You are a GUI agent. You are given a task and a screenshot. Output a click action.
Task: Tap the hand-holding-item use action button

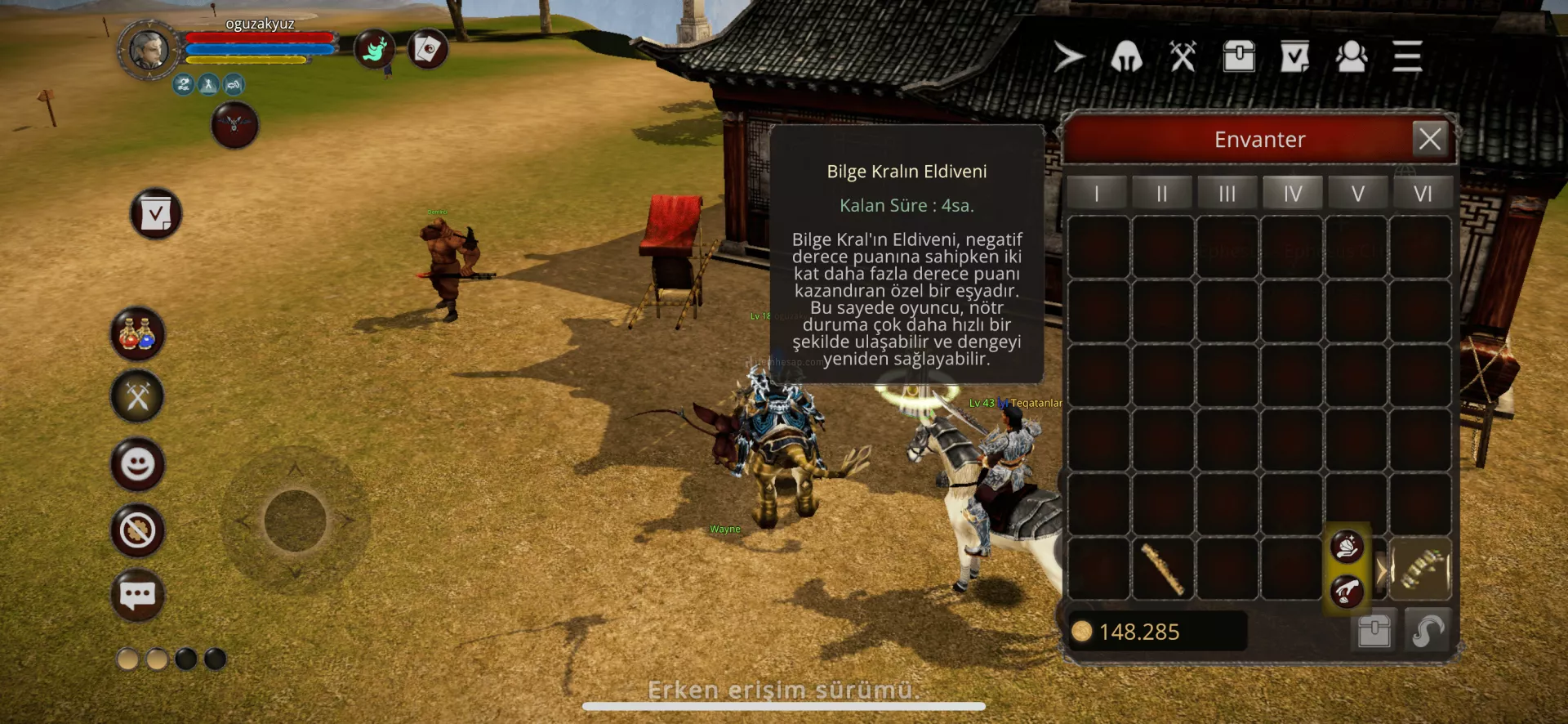pyautogui.click(x=1347, y=546)
